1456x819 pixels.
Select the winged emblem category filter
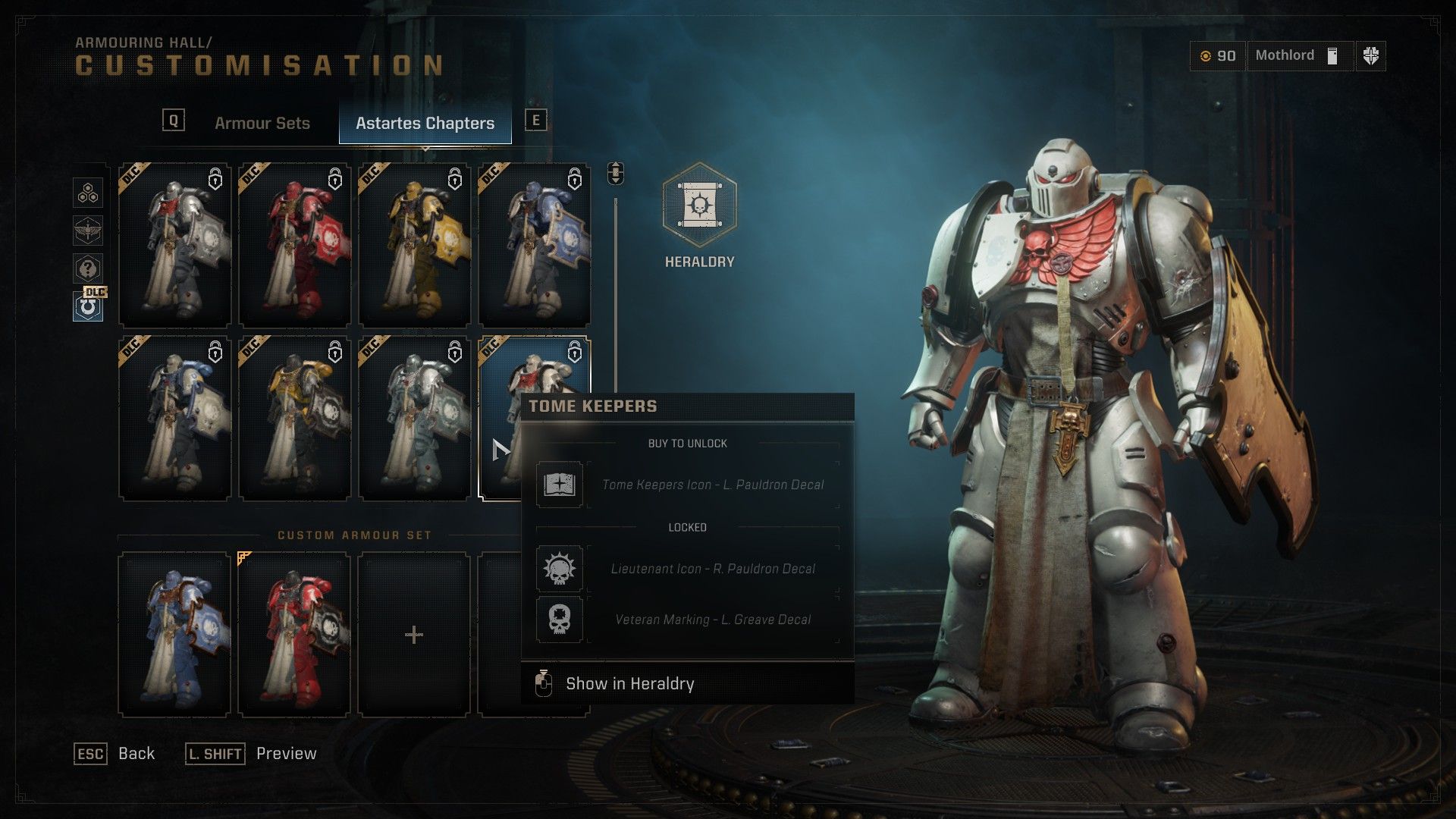(88, 231)
